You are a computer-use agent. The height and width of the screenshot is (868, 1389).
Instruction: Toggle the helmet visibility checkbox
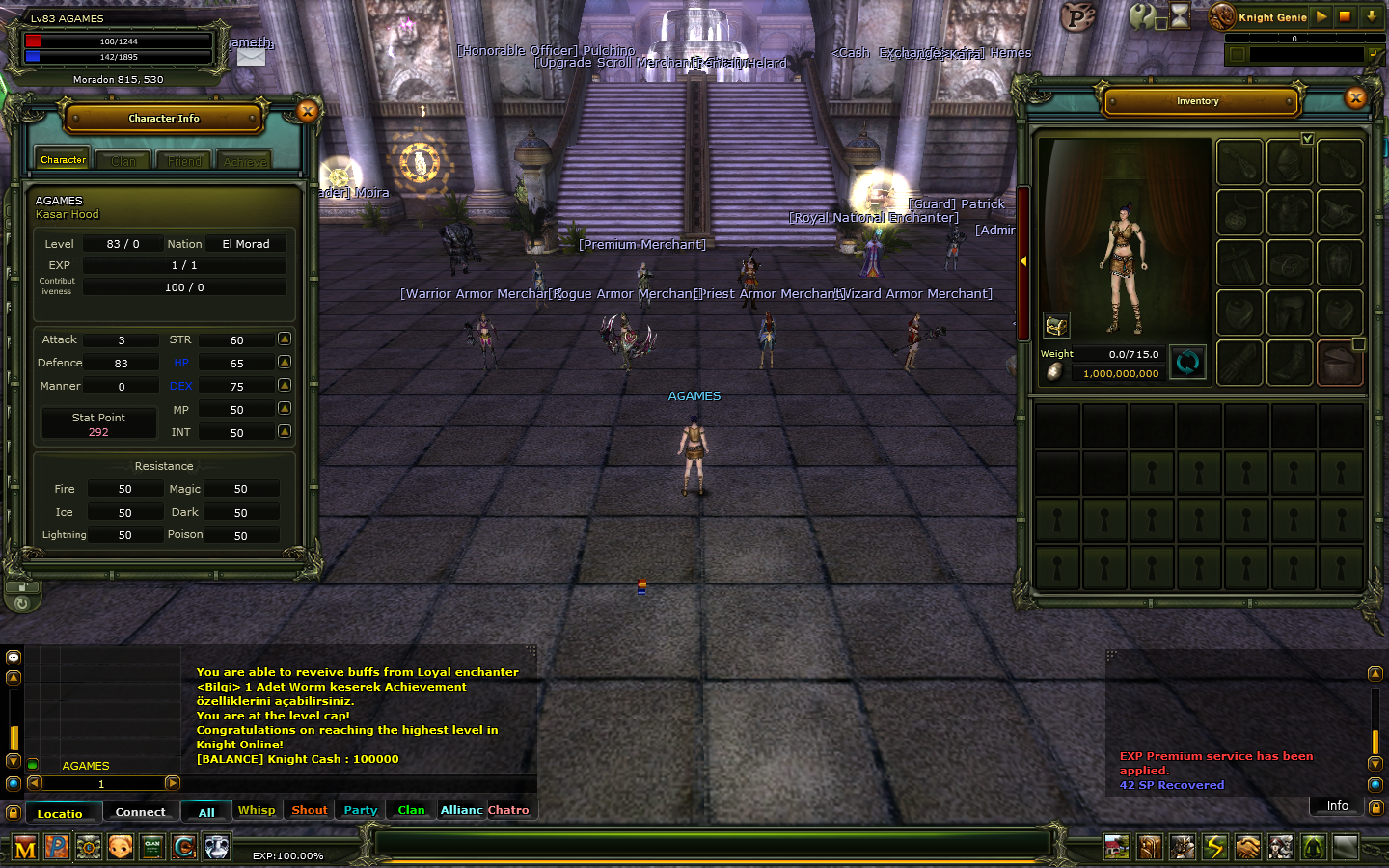pos(1308,139)
